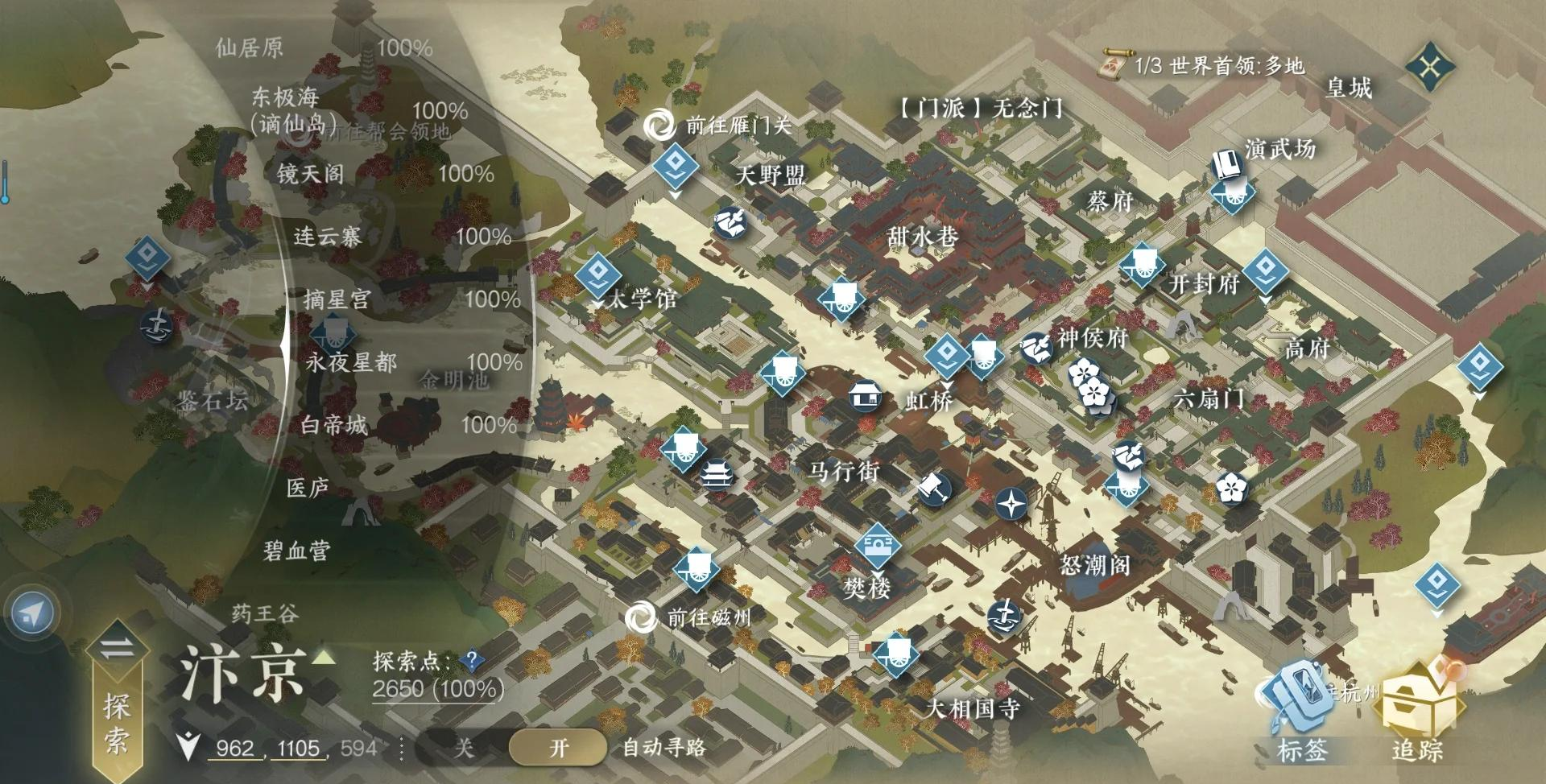Image resolution: width=1546 pixels, height=784 pixels.
Task: Expand the 汴京 region name dropdown
Action: pyautogui.click(x=323, y=658)
